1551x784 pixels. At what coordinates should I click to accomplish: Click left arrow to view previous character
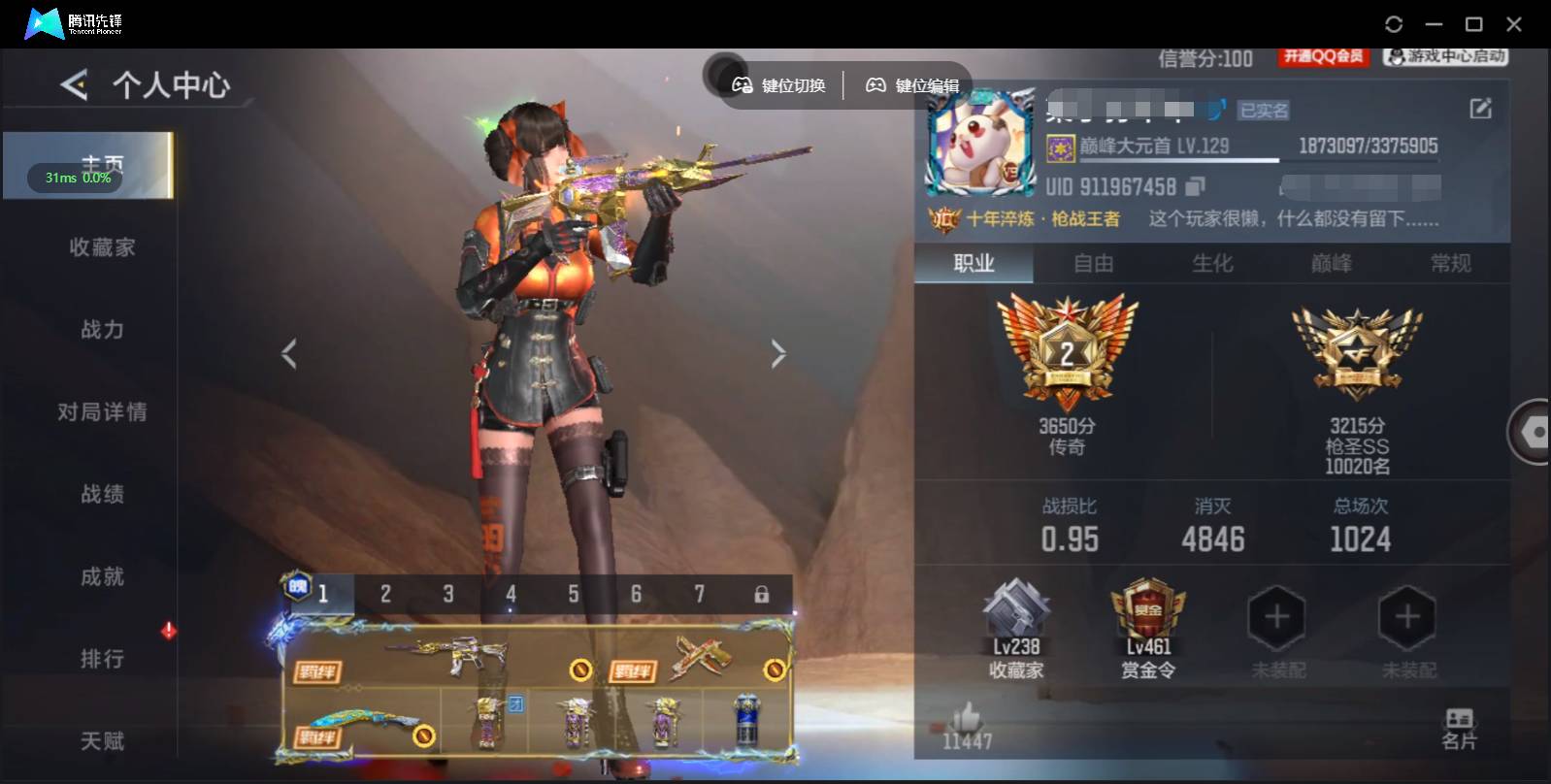287,353
